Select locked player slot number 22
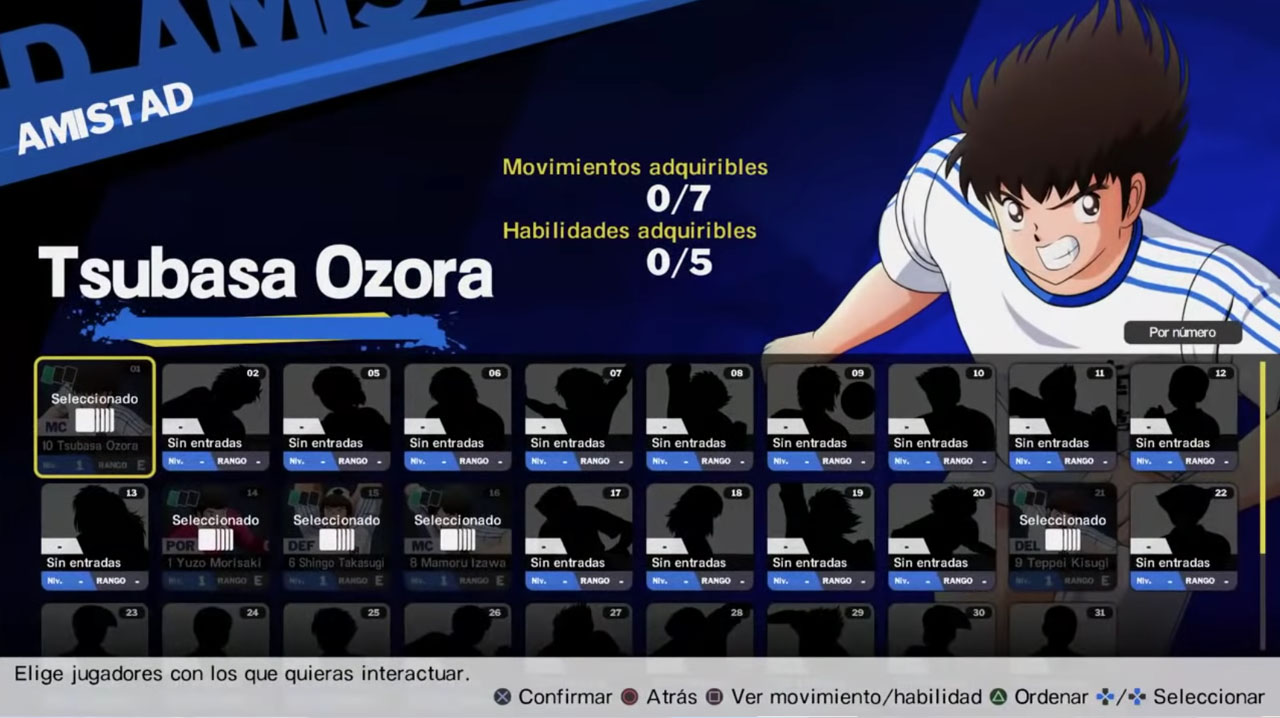Viewport: 1280px width, 718px height. tap(1184, 537)
